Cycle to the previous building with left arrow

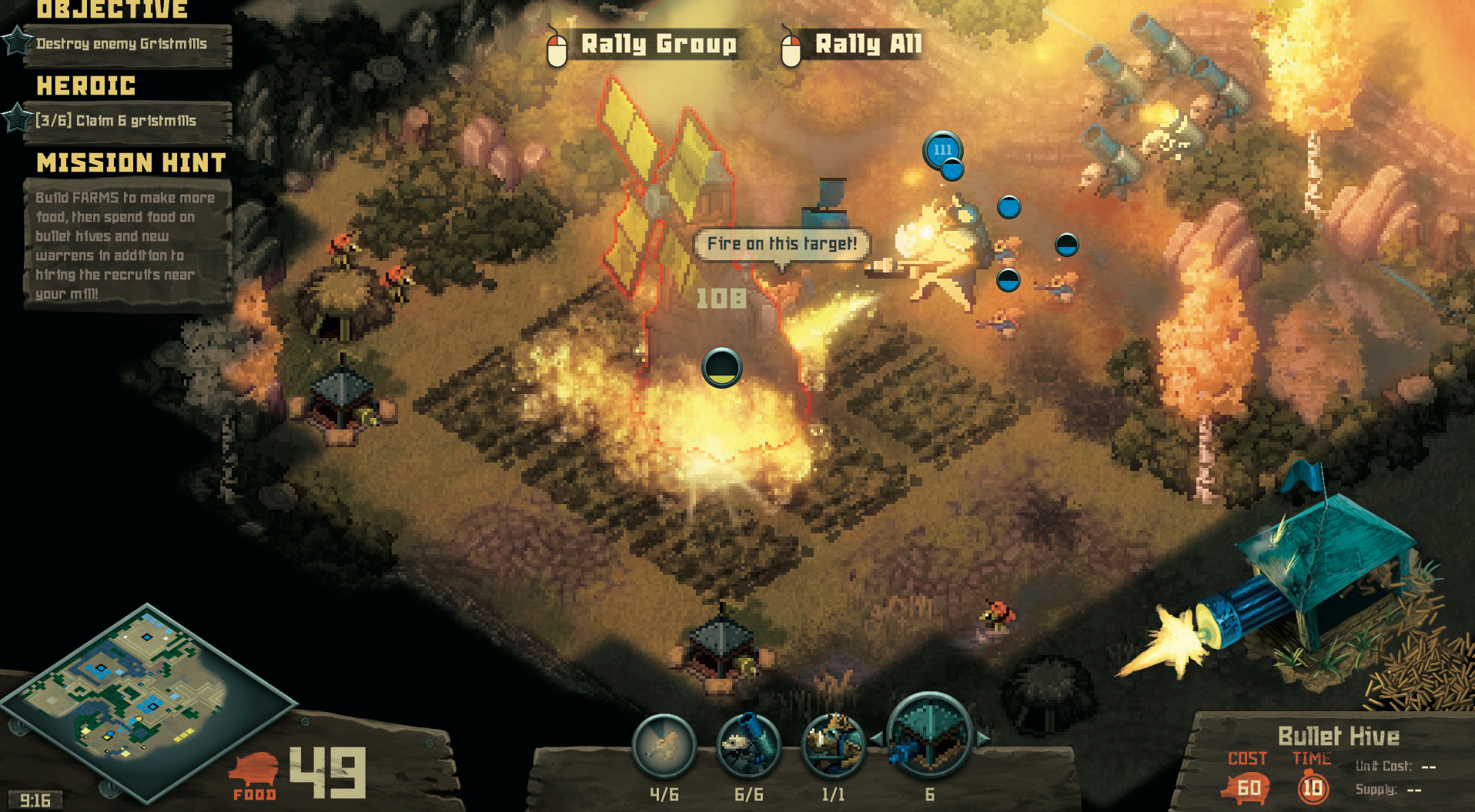point(876,739)
